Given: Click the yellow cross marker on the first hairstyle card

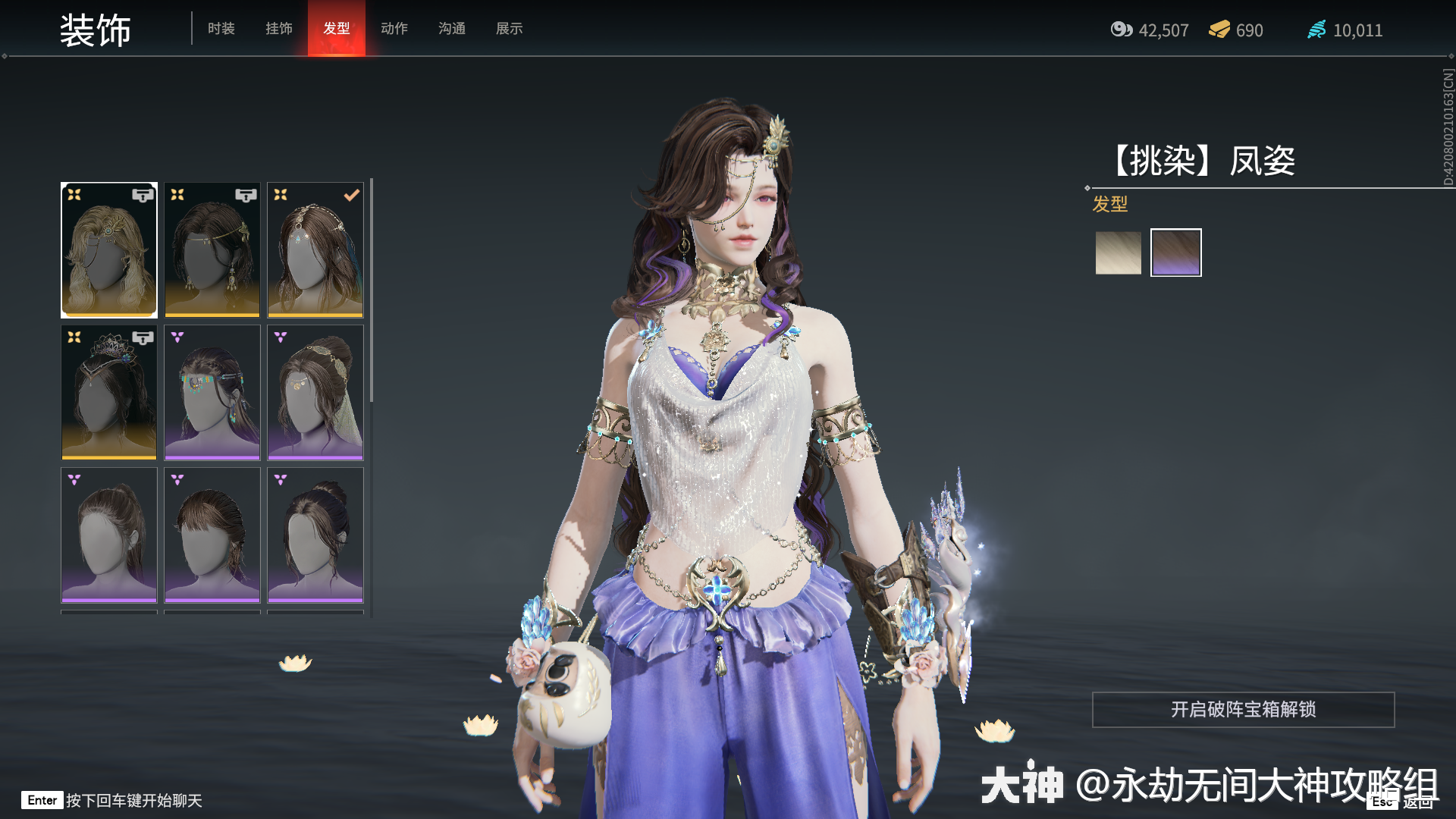Looking at the screenshot, I should tap(74, 194).
